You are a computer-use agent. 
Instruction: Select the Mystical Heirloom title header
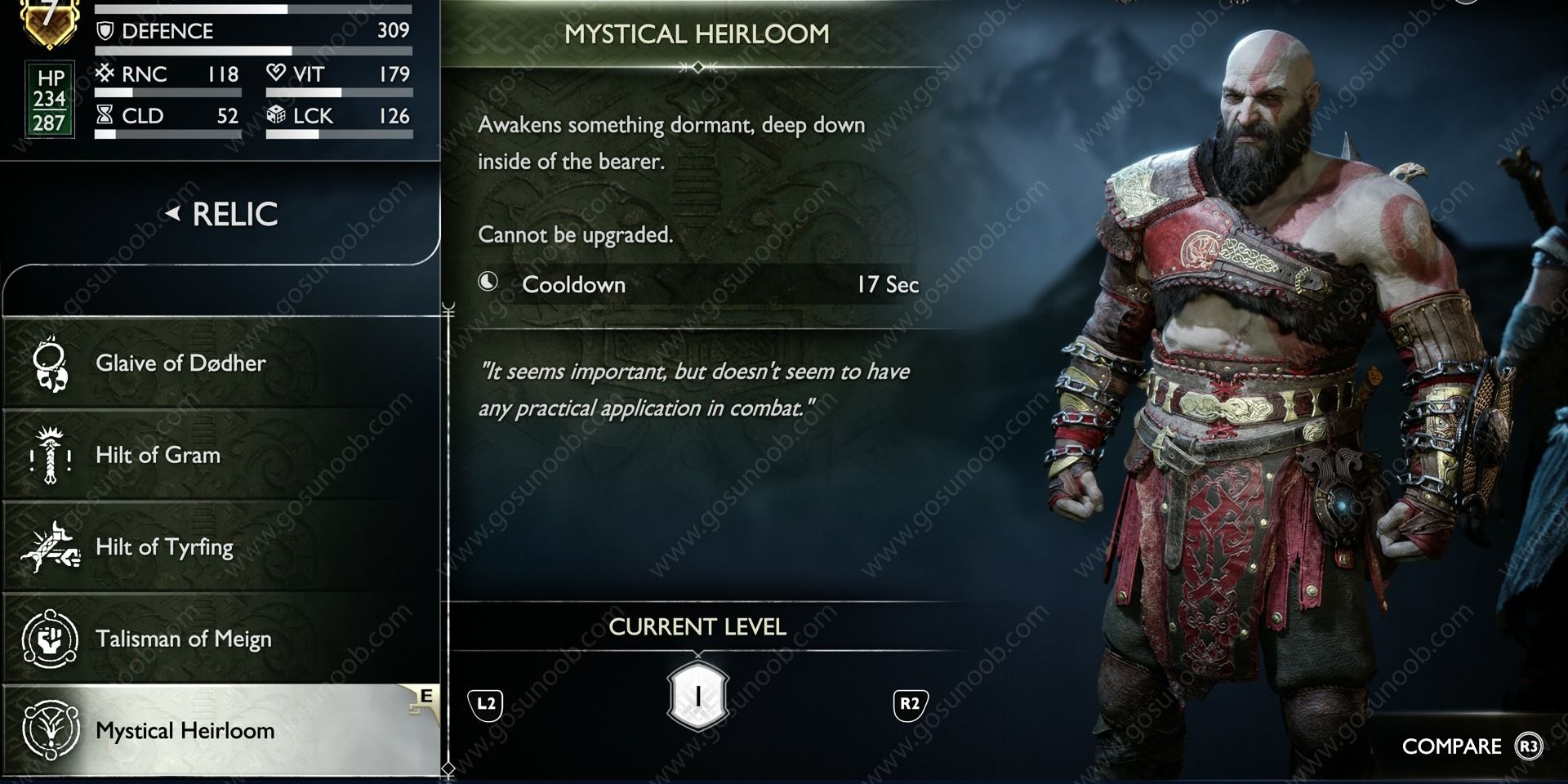696,34
